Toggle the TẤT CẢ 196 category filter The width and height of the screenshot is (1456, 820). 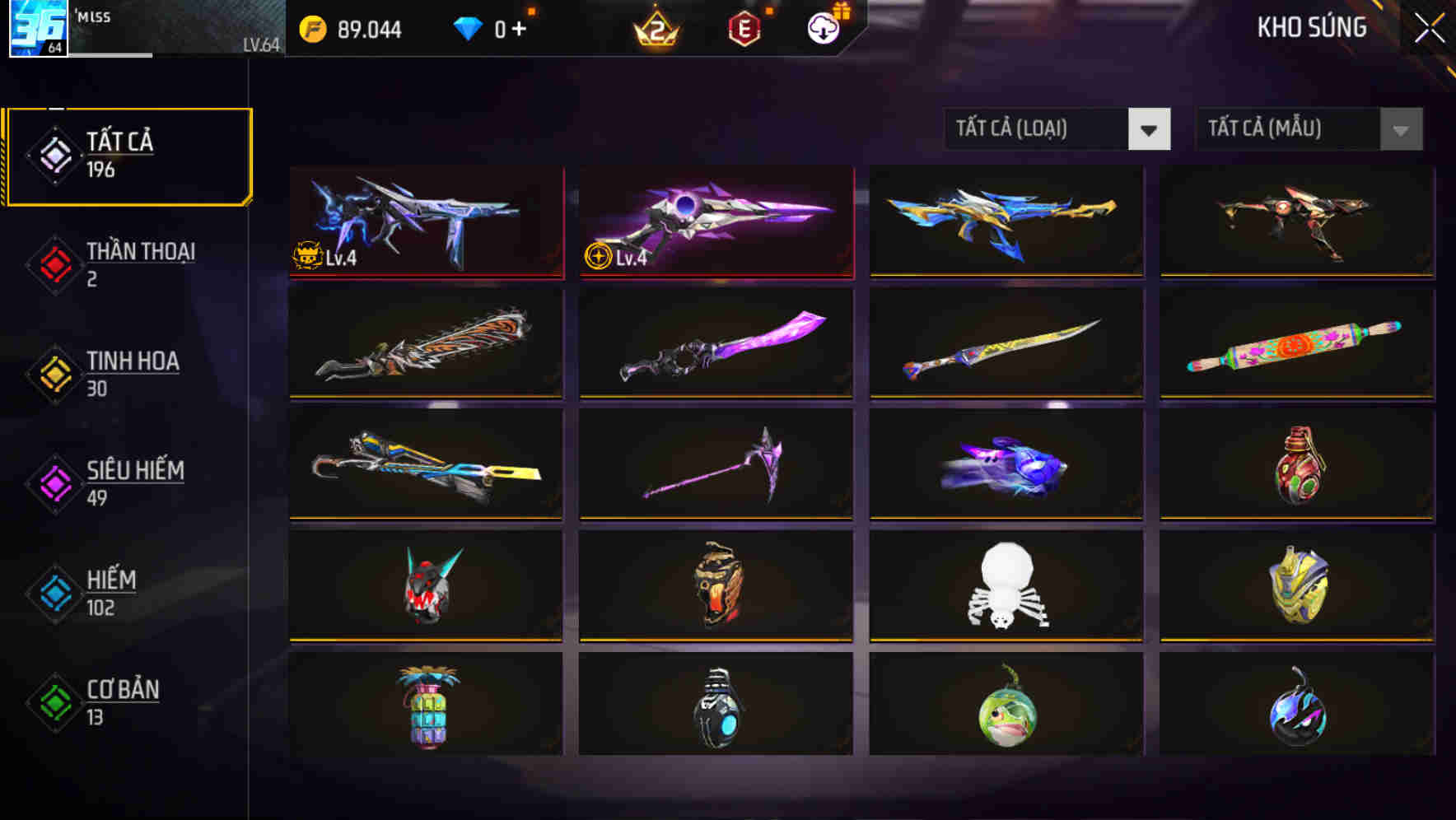click(x=128, y=155)
